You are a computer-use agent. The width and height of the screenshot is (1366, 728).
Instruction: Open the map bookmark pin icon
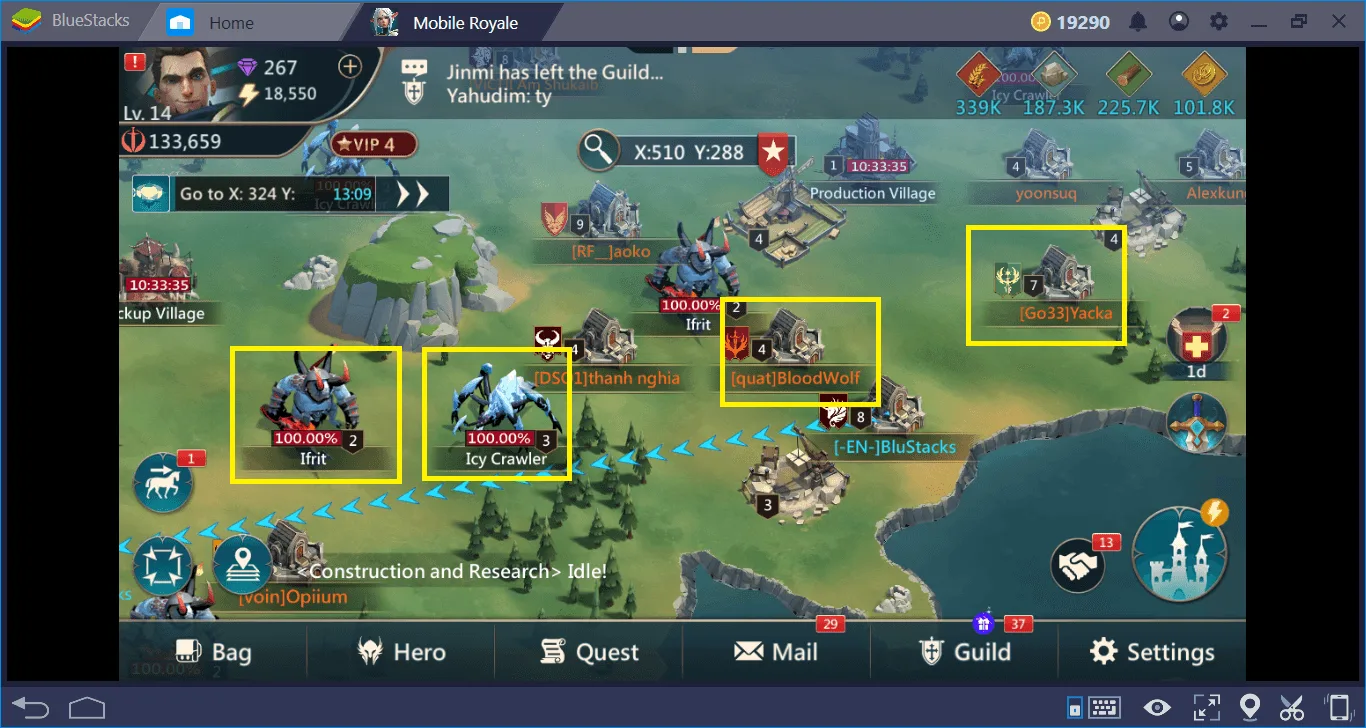[x=240, y=565]
